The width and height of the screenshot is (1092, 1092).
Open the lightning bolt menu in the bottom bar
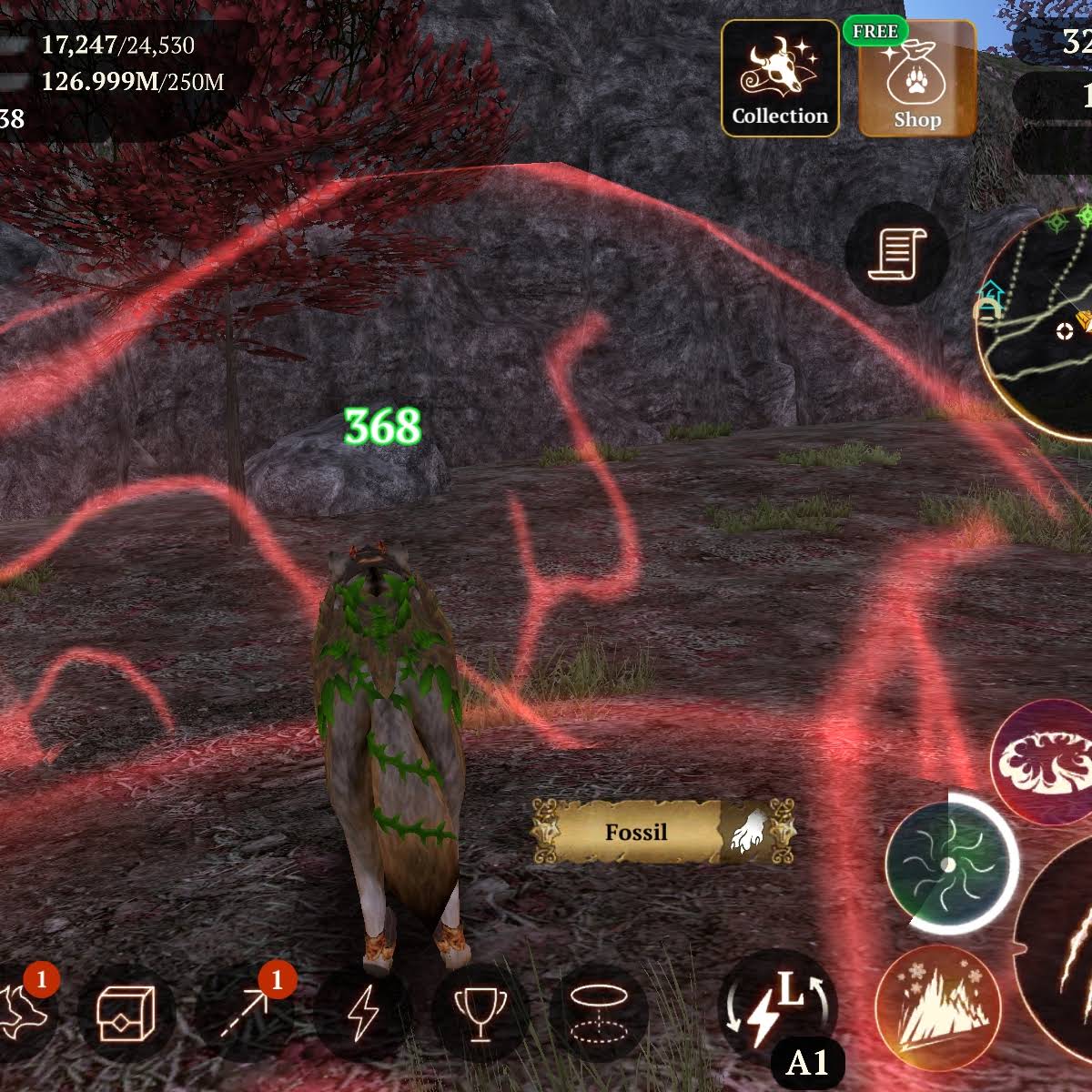pos(363,1010)
